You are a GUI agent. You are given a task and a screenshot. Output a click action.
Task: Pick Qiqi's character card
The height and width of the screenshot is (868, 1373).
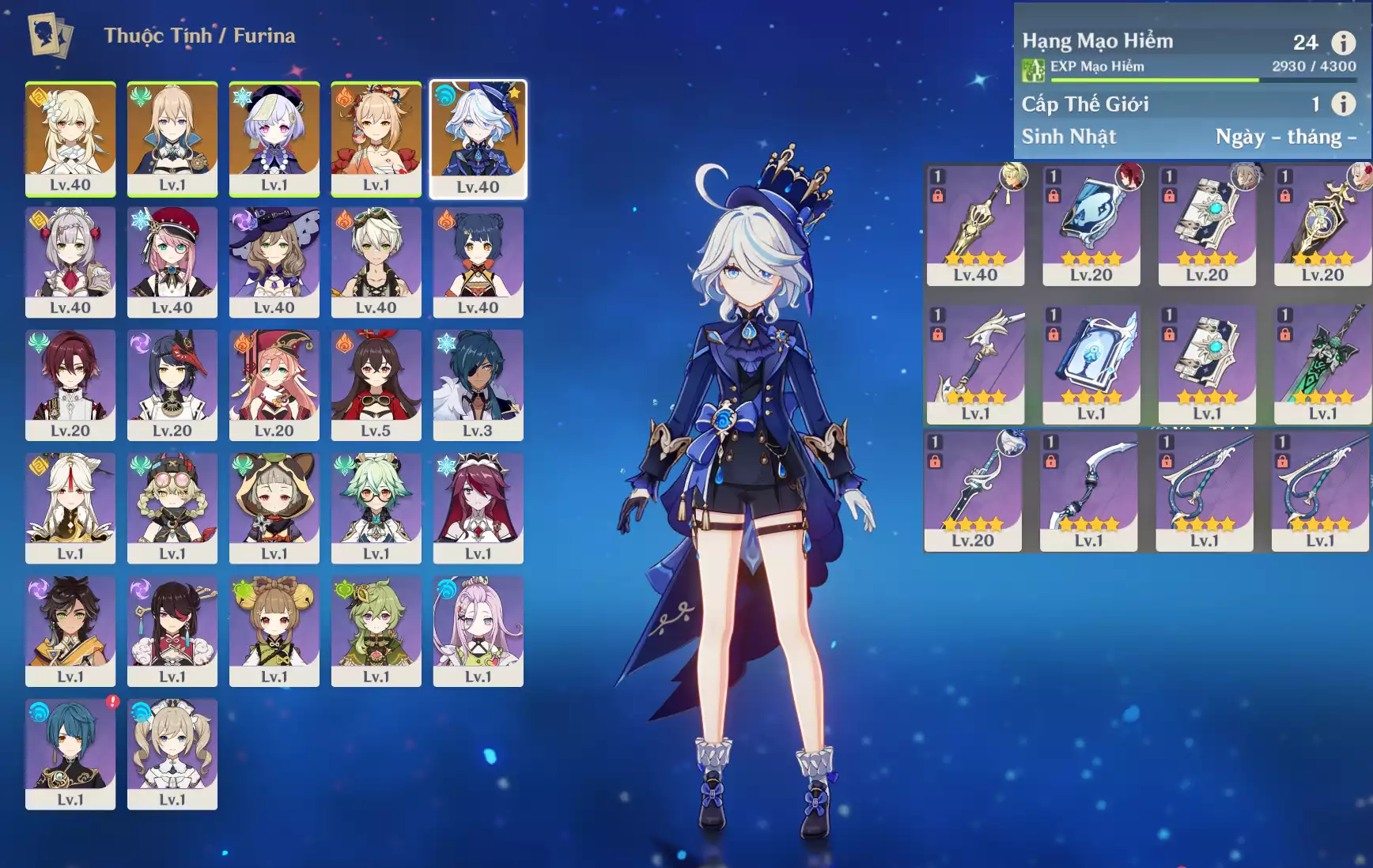[x=274, y=138]
